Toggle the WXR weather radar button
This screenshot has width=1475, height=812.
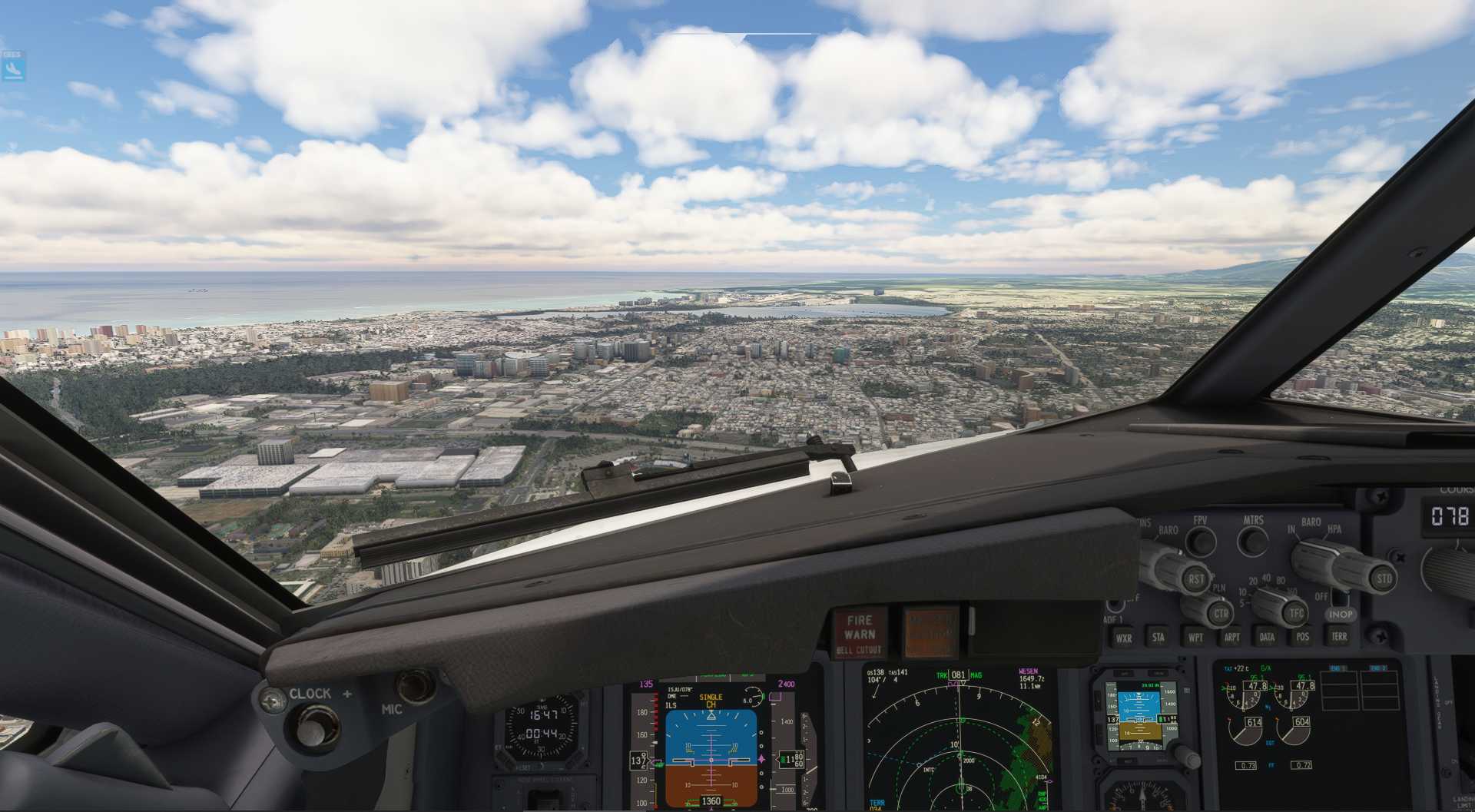[1123, 638]
